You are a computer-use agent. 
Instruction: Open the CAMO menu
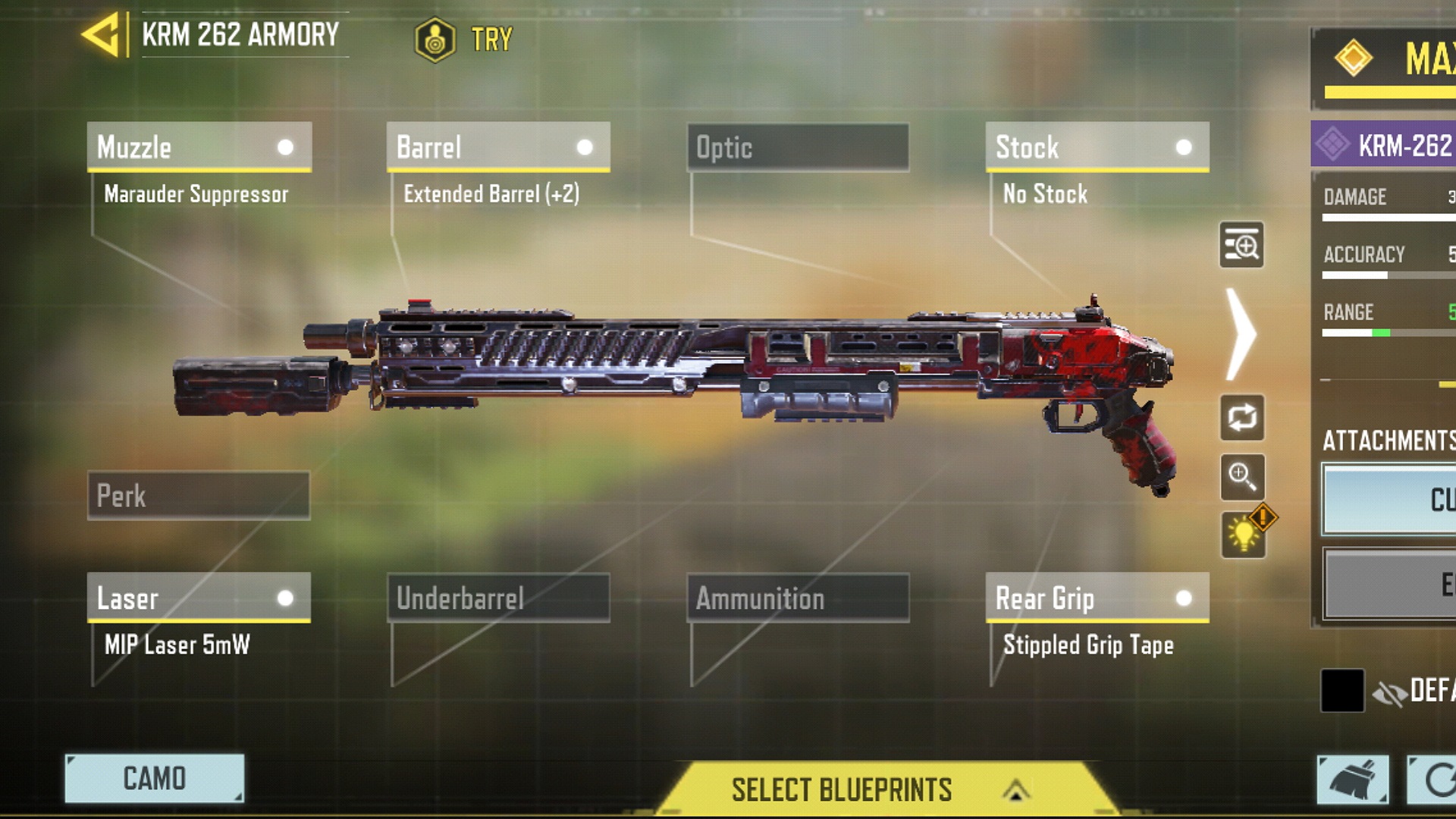point(155,779)
